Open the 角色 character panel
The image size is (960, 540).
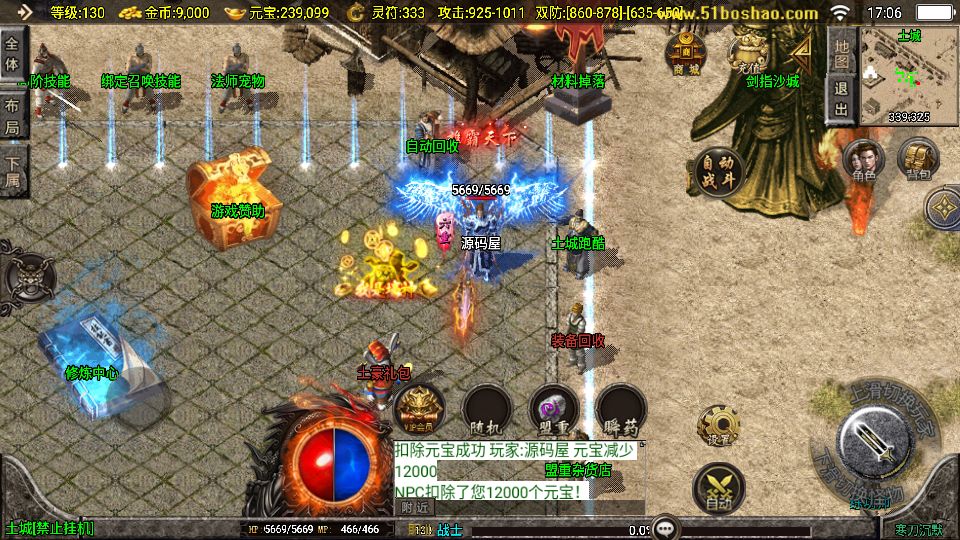tap(864, 161)
